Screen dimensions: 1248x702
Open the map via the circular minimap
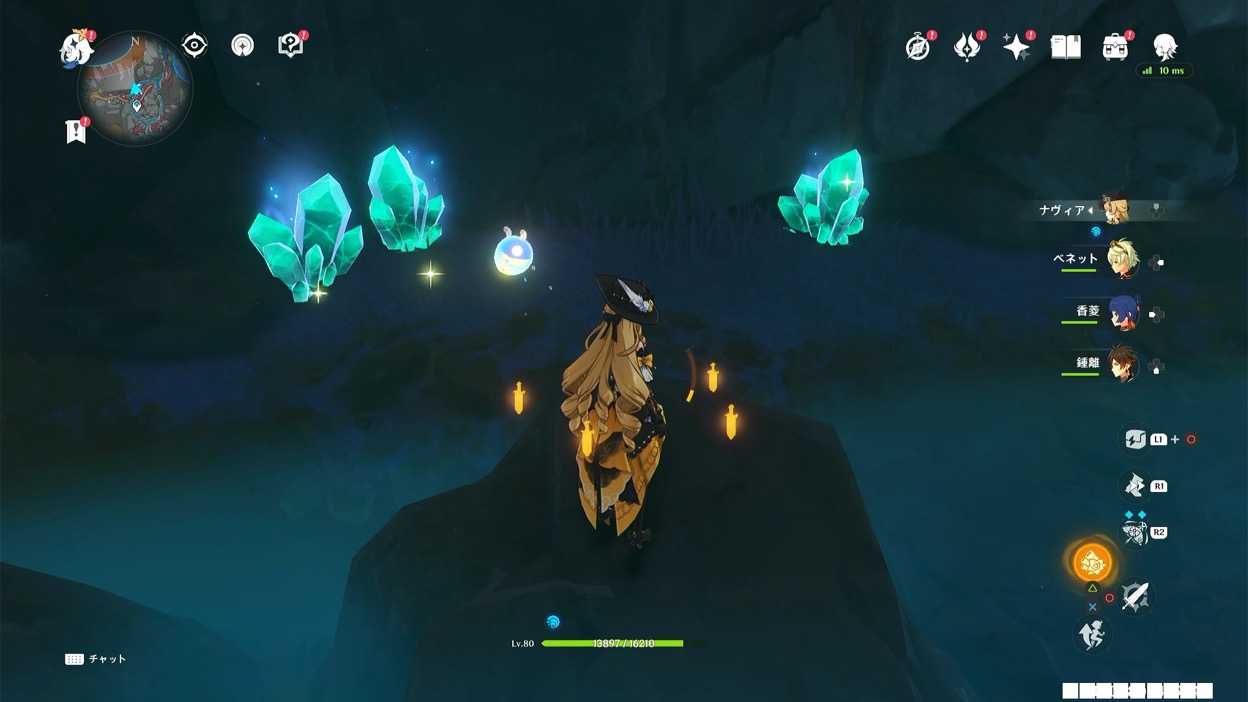[x=135, y=88]
